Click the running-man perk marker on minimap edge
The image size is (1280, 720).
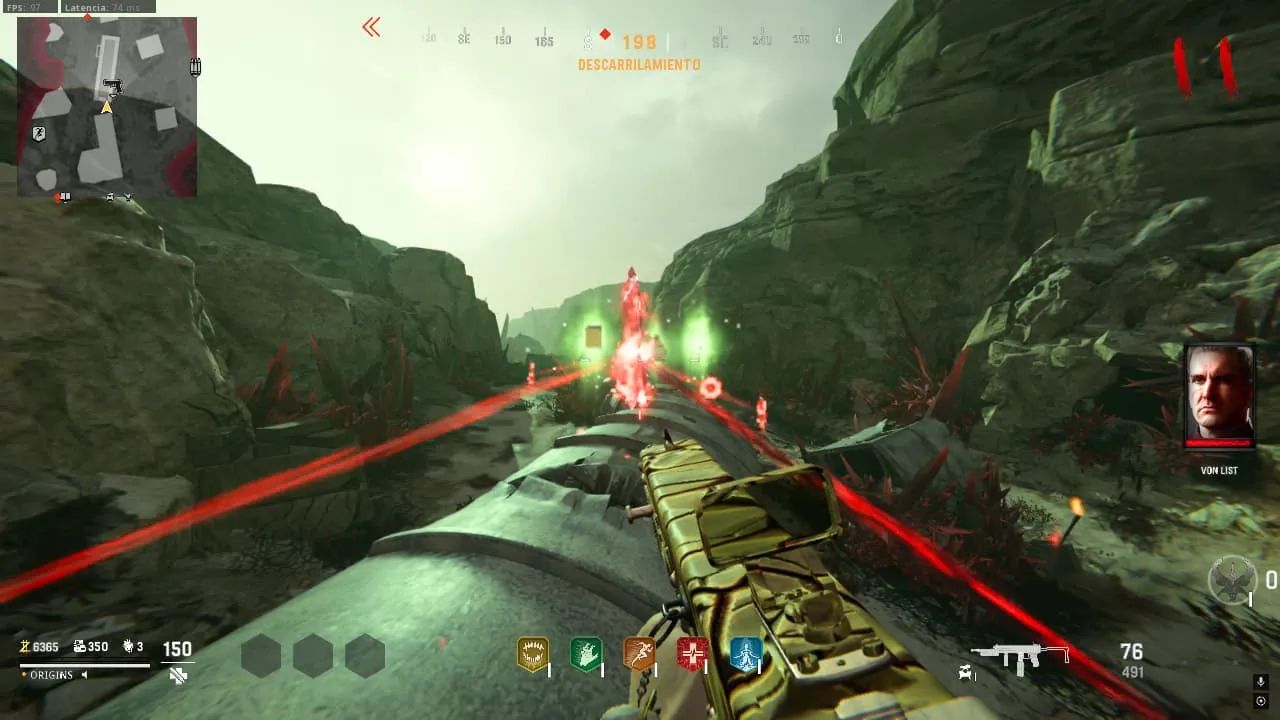(x=38, y=134)
